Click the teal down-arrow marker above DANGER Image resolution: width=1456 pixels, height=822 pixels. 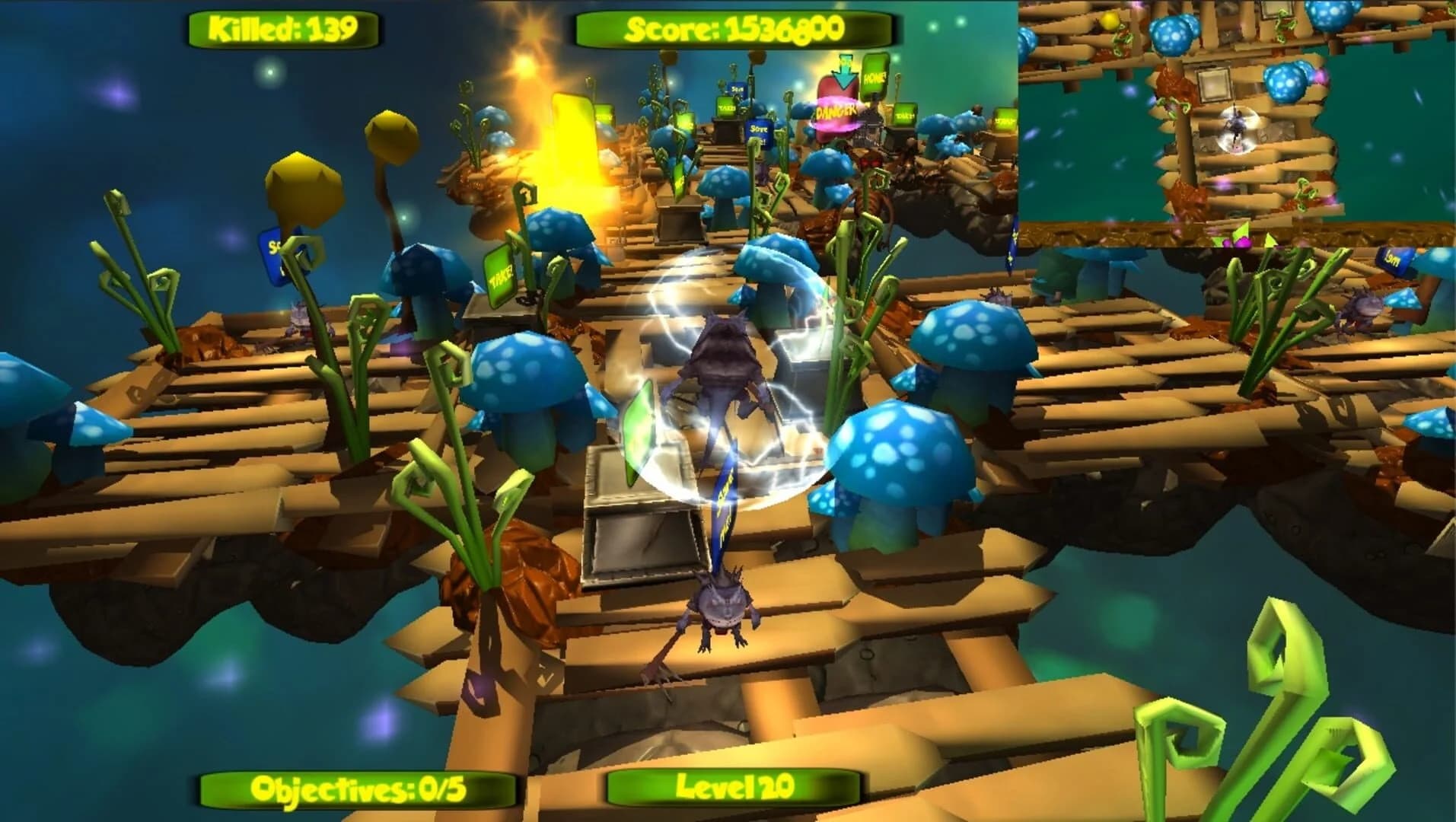[844, 72]
